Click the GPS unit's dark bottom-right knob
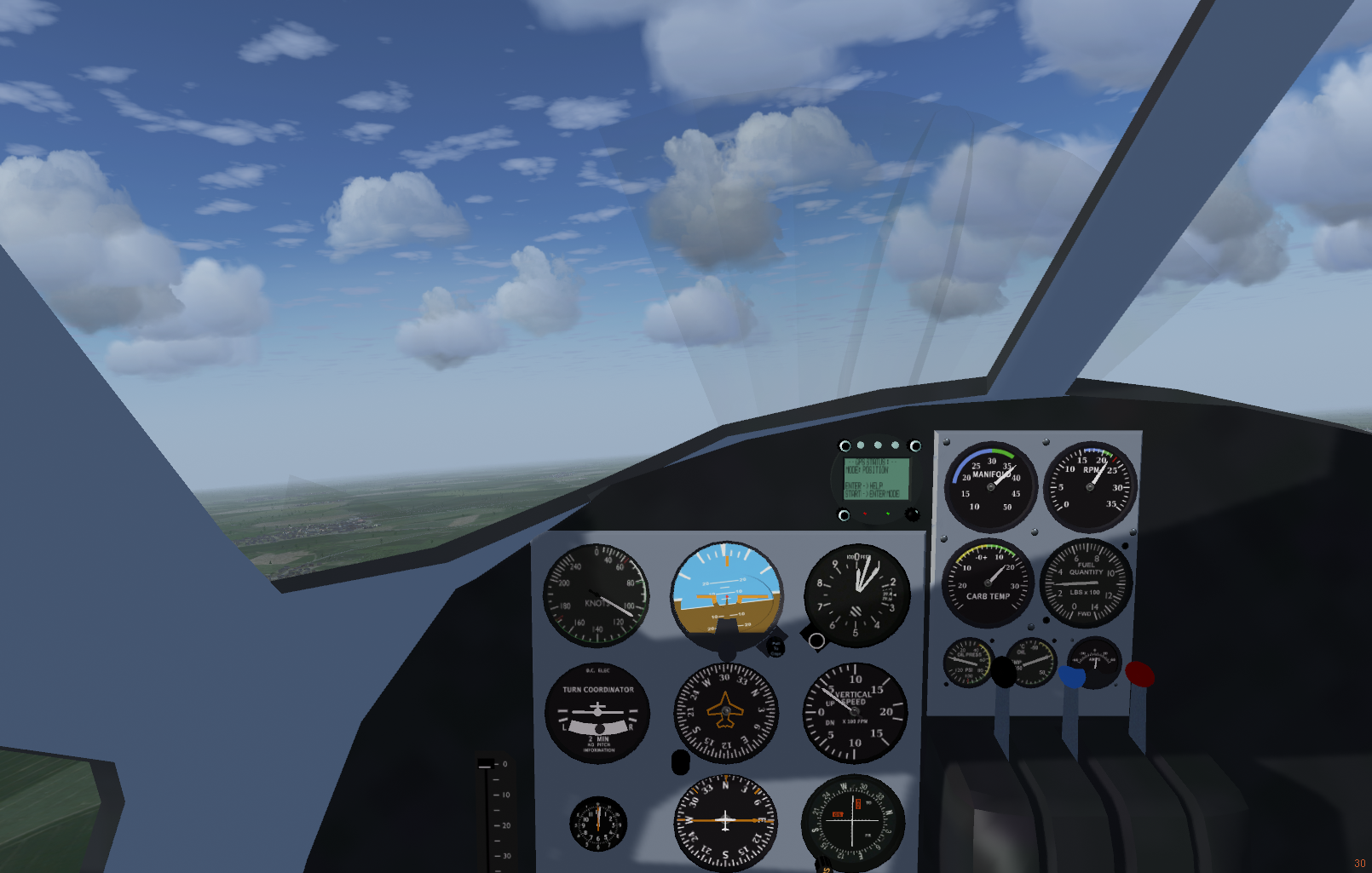Image resolution: width=1372 pixels, height=873 pixels. [x=912, y=514]
